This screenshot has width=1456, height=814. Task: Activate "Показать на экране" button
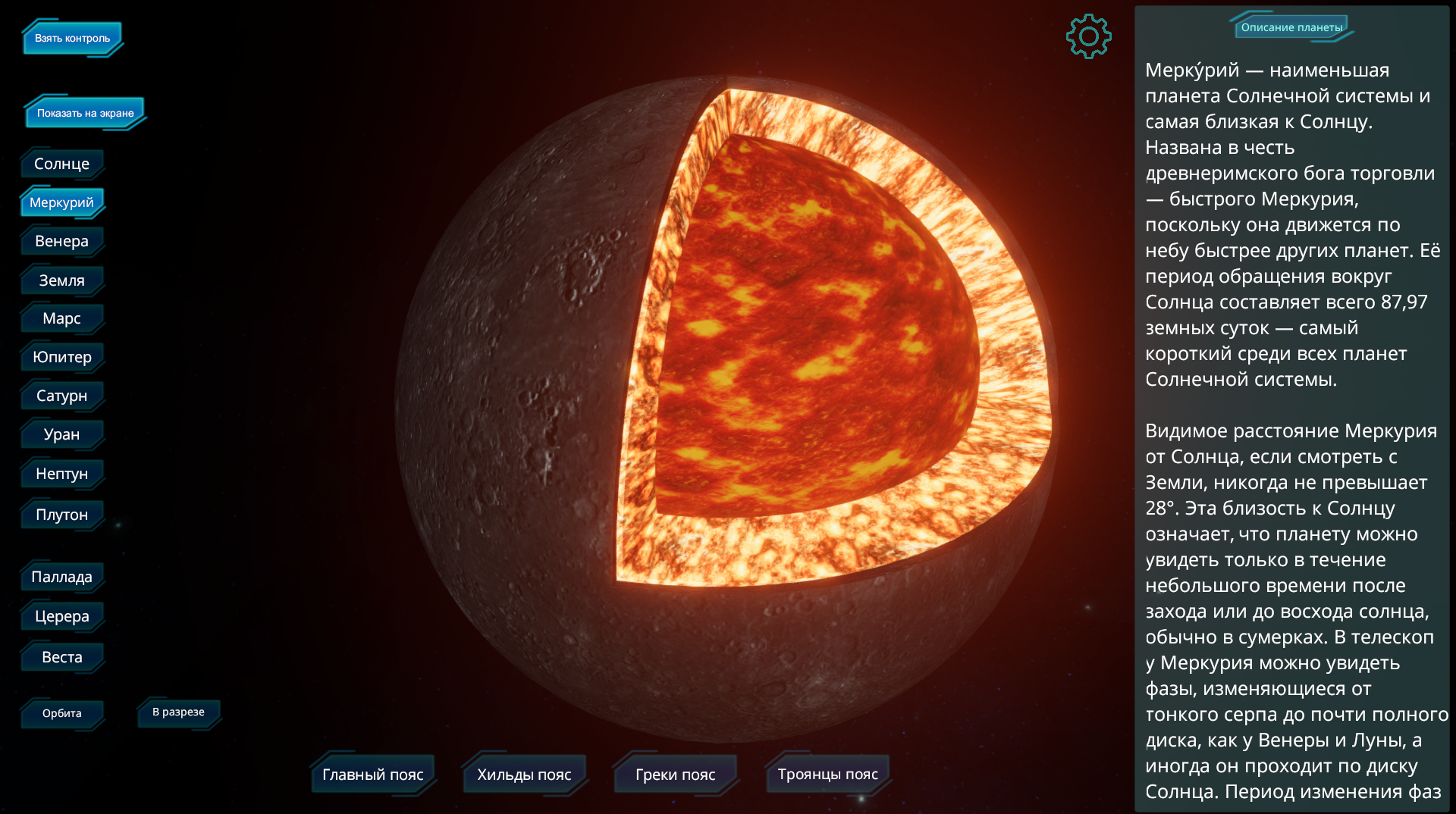point(85,113)
